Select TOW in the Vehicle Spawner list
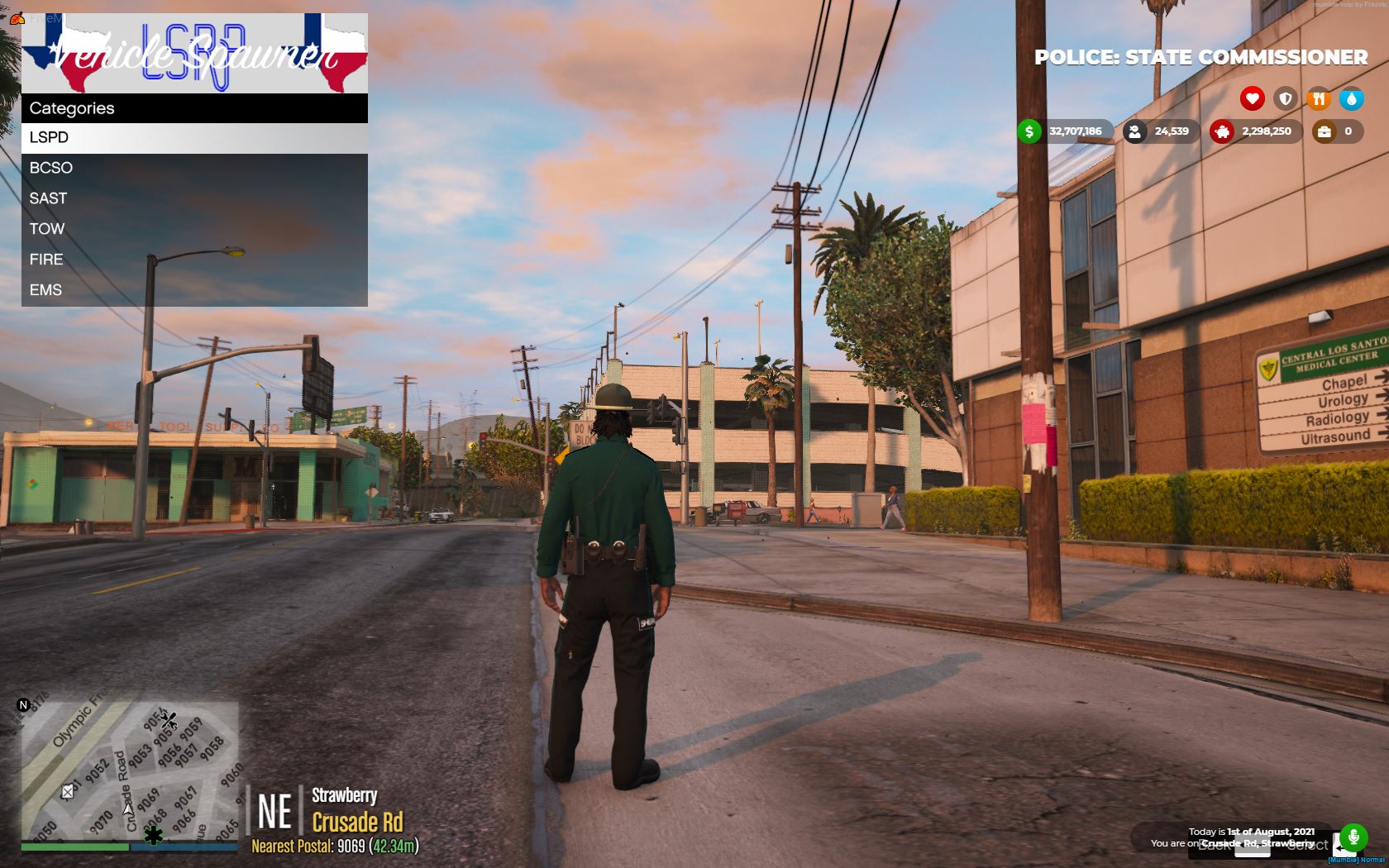Screen dimensions: 1389x868 point(48,229)
